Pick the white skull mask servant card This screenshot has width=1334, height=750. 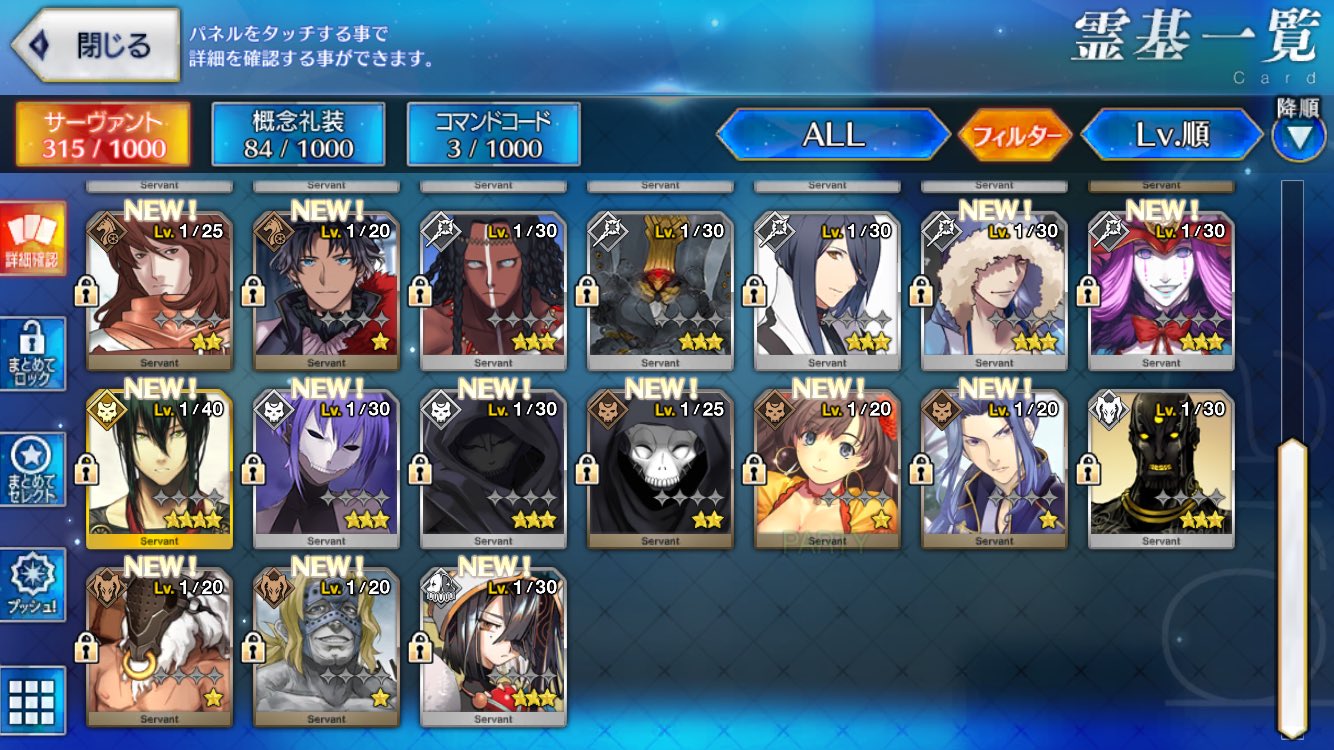coord(660,470)
